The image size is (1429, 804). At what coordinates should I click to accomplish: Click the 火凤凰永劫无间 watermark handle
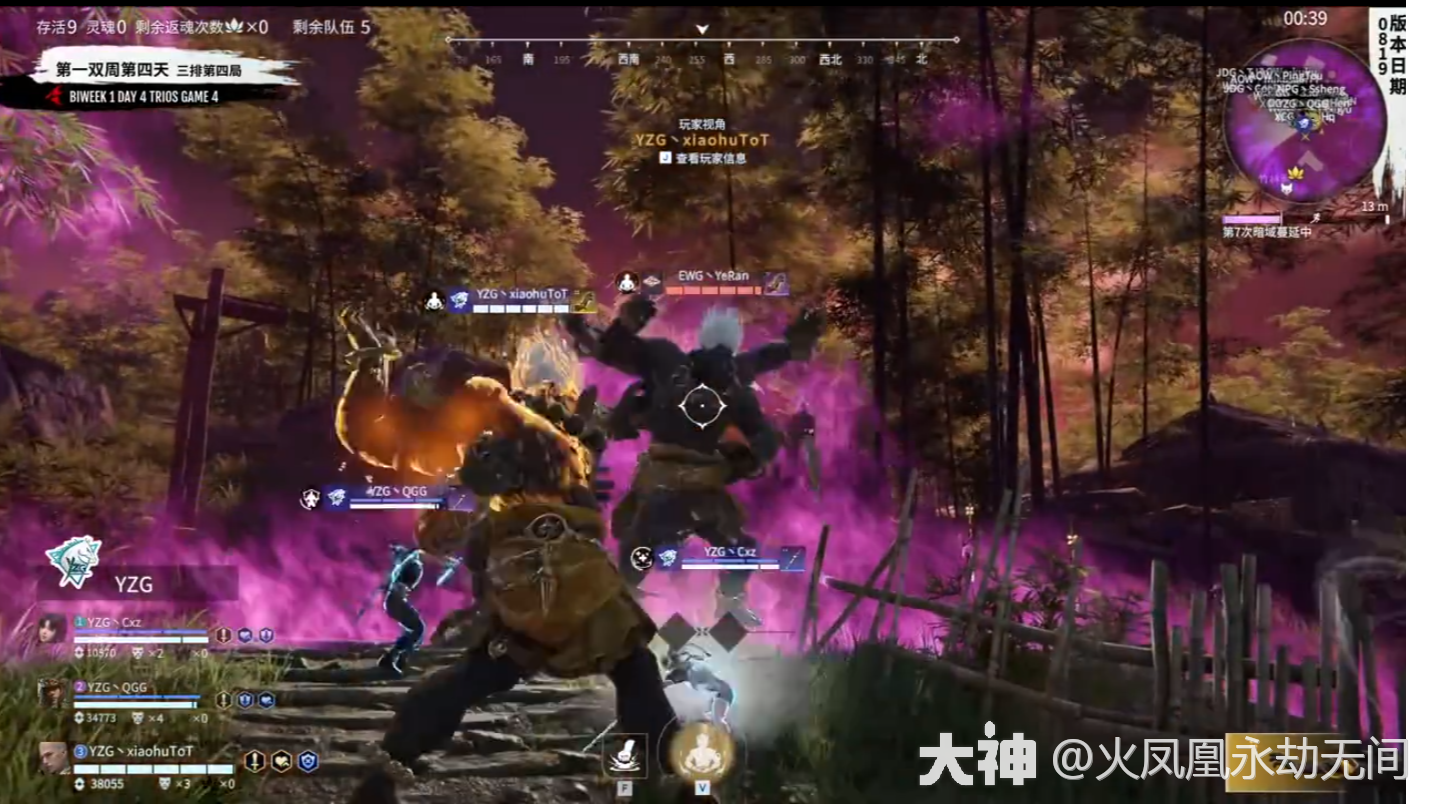pyautogui.click(x=1229, y=761)
